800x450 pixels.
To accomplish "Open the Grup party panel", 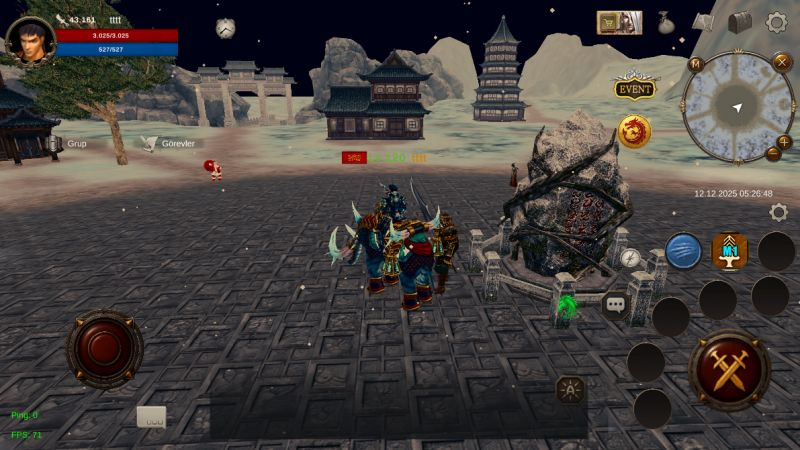I will tap(68, 144).
